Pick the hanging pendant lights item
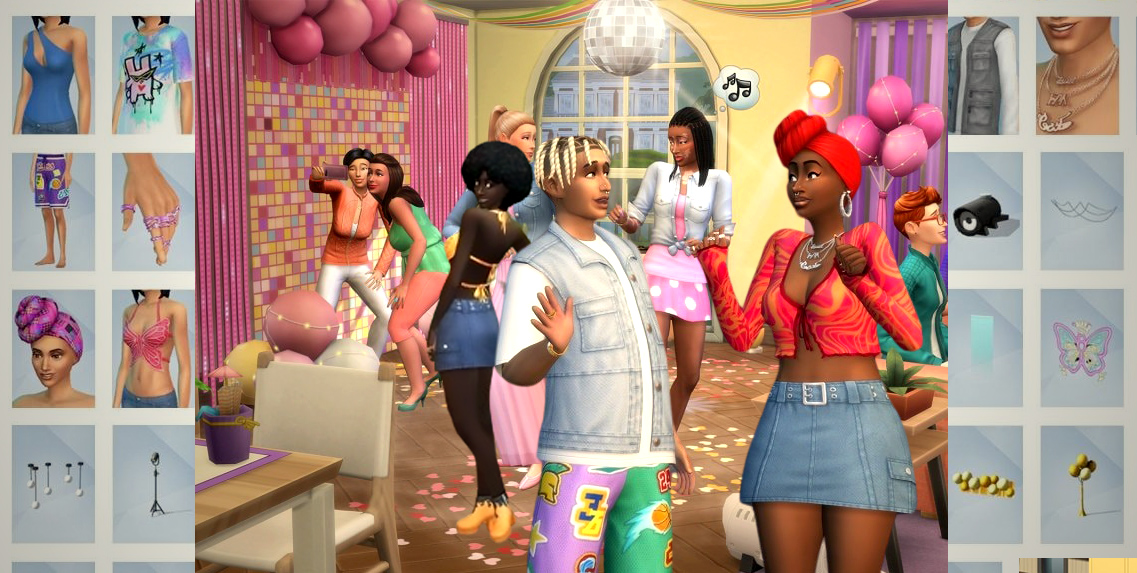This screenshot has width=1137, height=573. pos(53,484)
